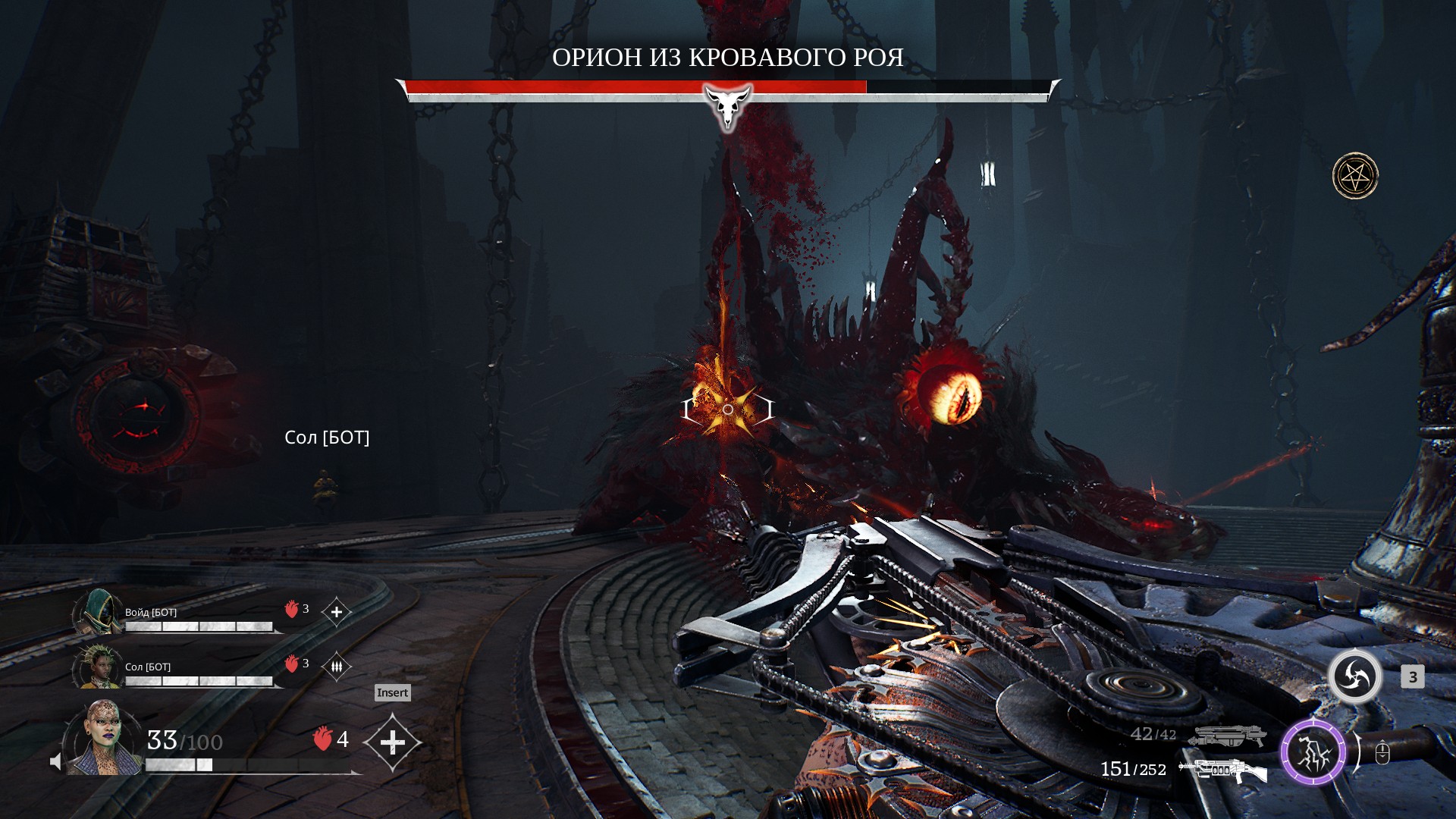Screen dimensions: 1456x819
Task: Click Void's small plus diamond icon
Action: coord(337,612)
